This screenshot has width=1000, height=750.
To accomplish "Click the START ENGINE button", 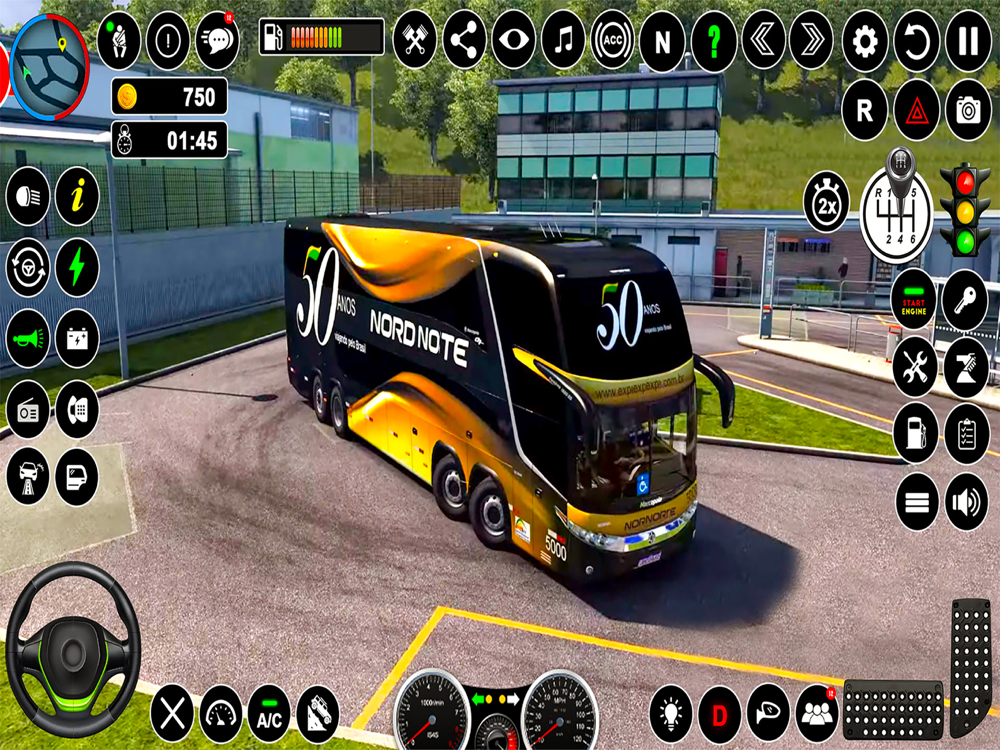I will [x=914, y=299].
